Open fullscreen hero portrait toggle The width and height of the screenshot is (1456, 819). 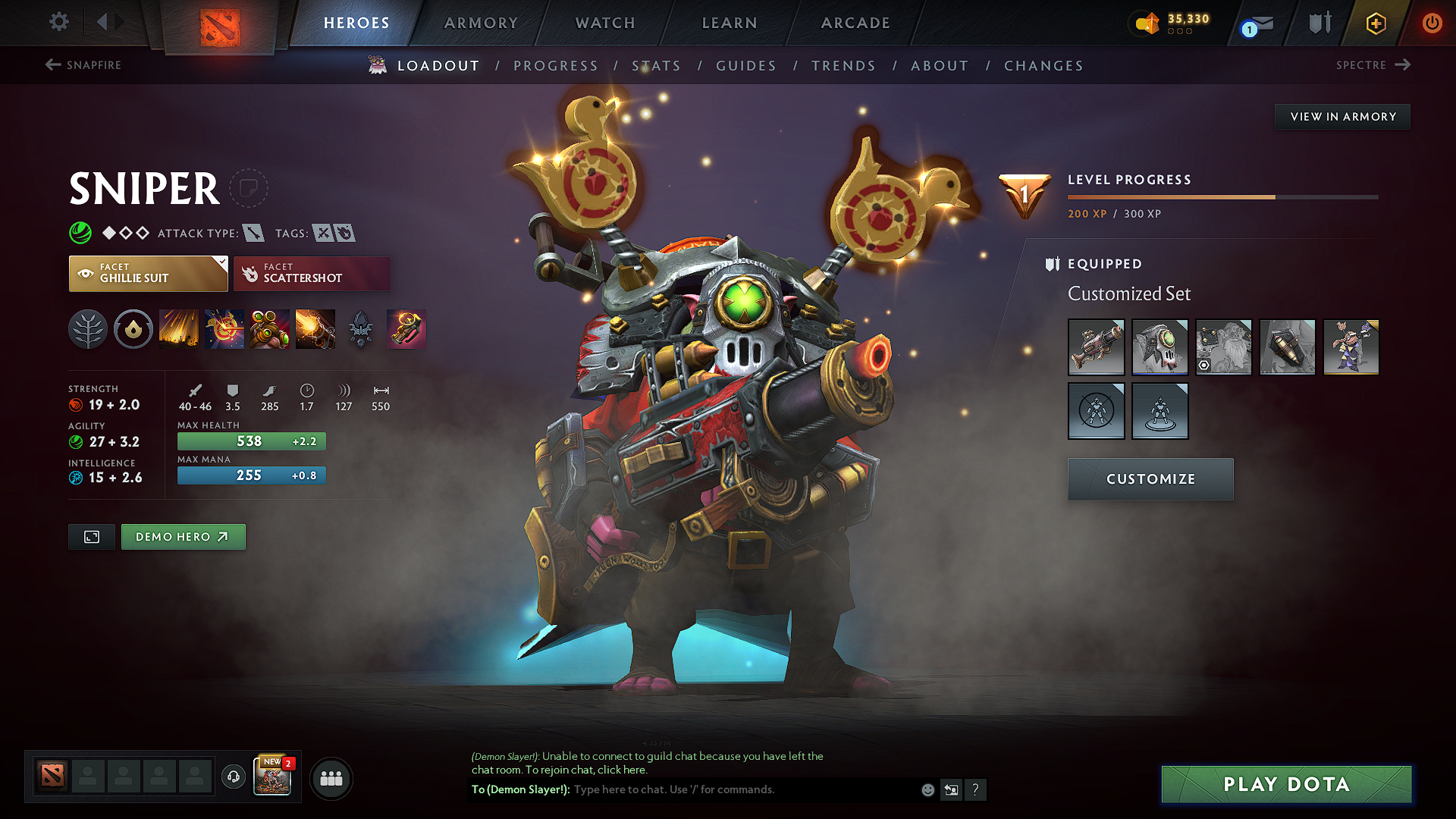click(x=91, y=537)
